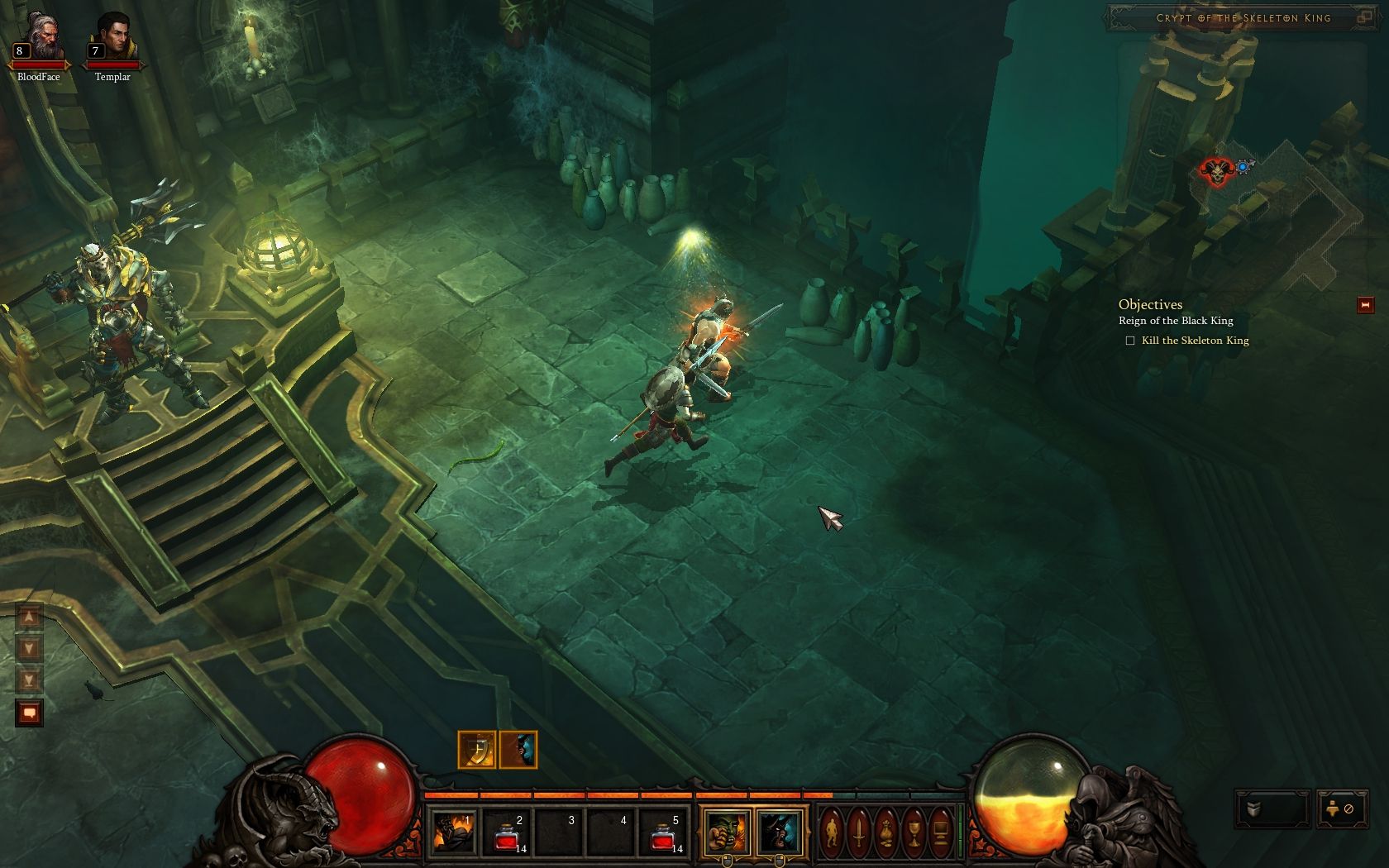Screen dimensions: 1389x868
Task: Click the shield buff icon above the hotbar
Action: (477, 750)
